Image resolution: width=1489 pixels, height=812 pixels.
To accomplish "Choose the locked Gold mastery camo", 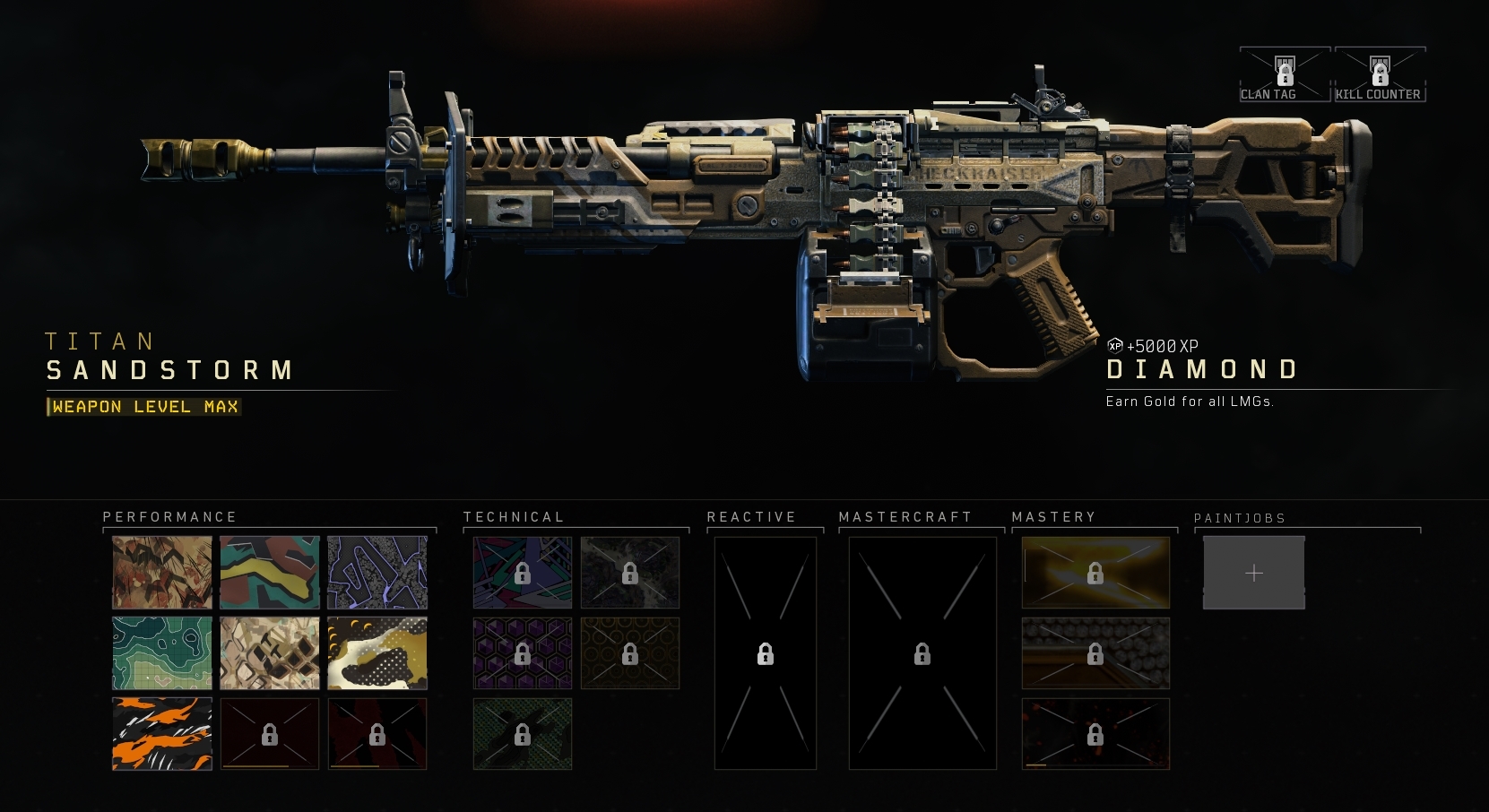I will [x=1095, y=573].
